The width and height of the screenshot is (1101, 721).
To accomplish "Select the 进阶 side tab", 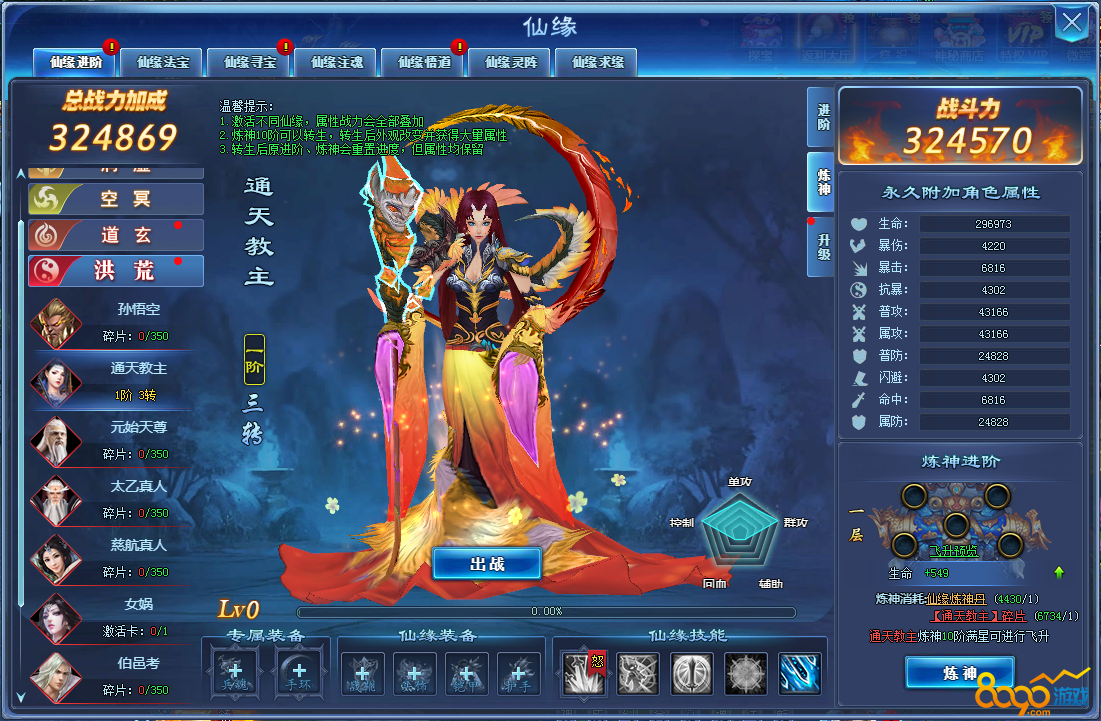I will 821,117.
